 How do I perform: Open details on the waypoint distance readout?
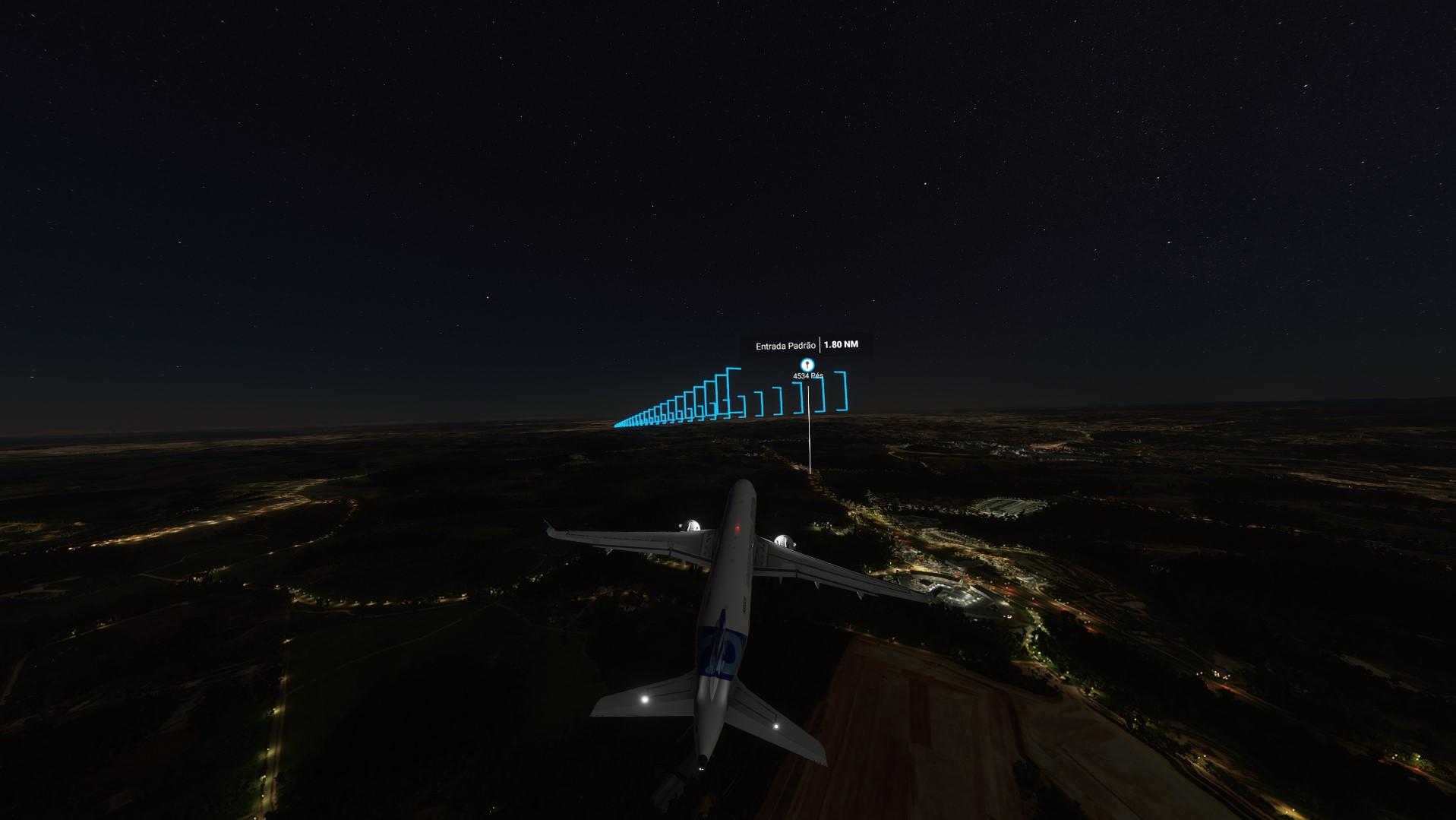[840, 344]
